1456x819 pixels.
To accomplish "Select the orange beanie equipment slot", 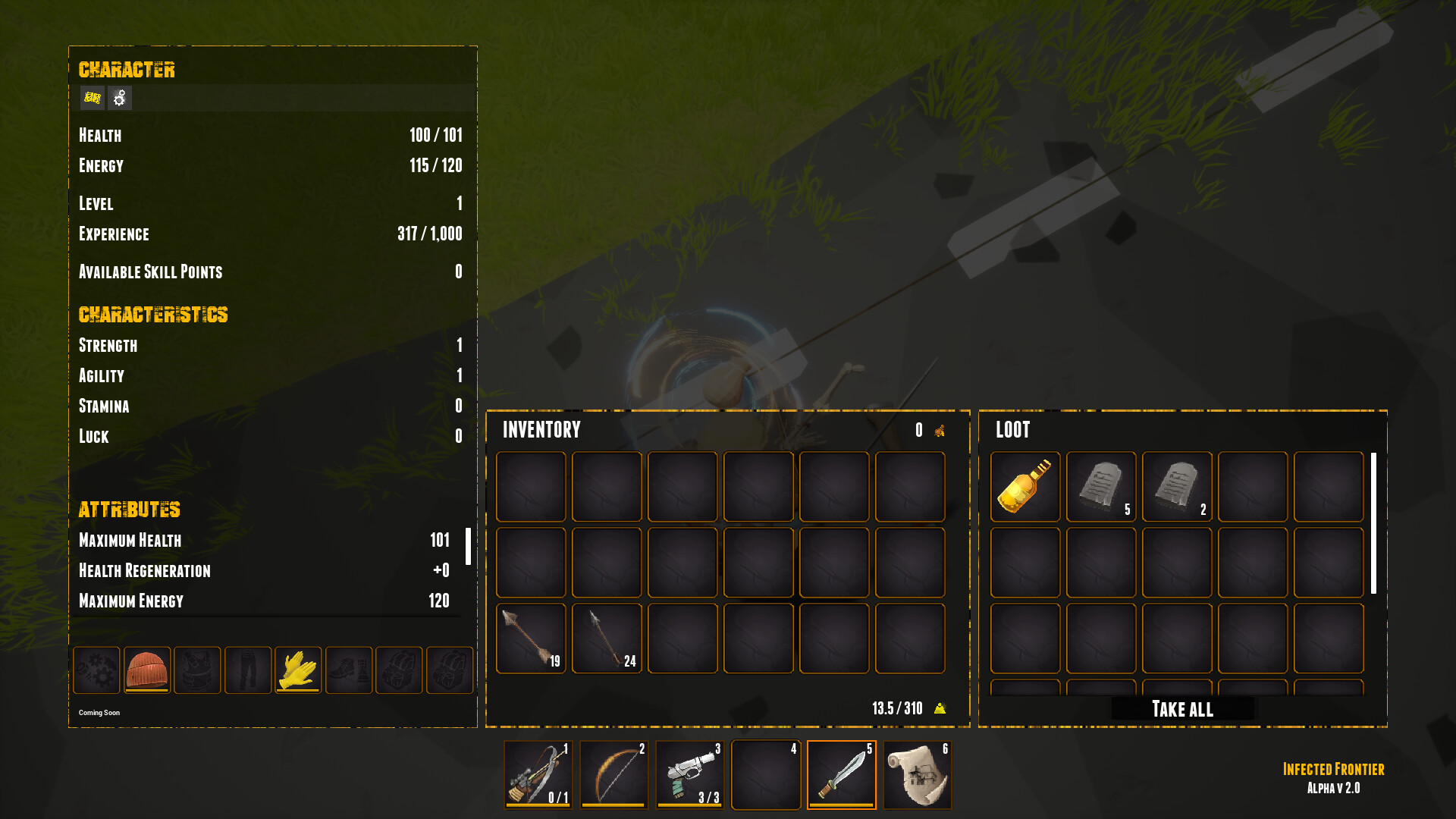I will pos(146,670).
